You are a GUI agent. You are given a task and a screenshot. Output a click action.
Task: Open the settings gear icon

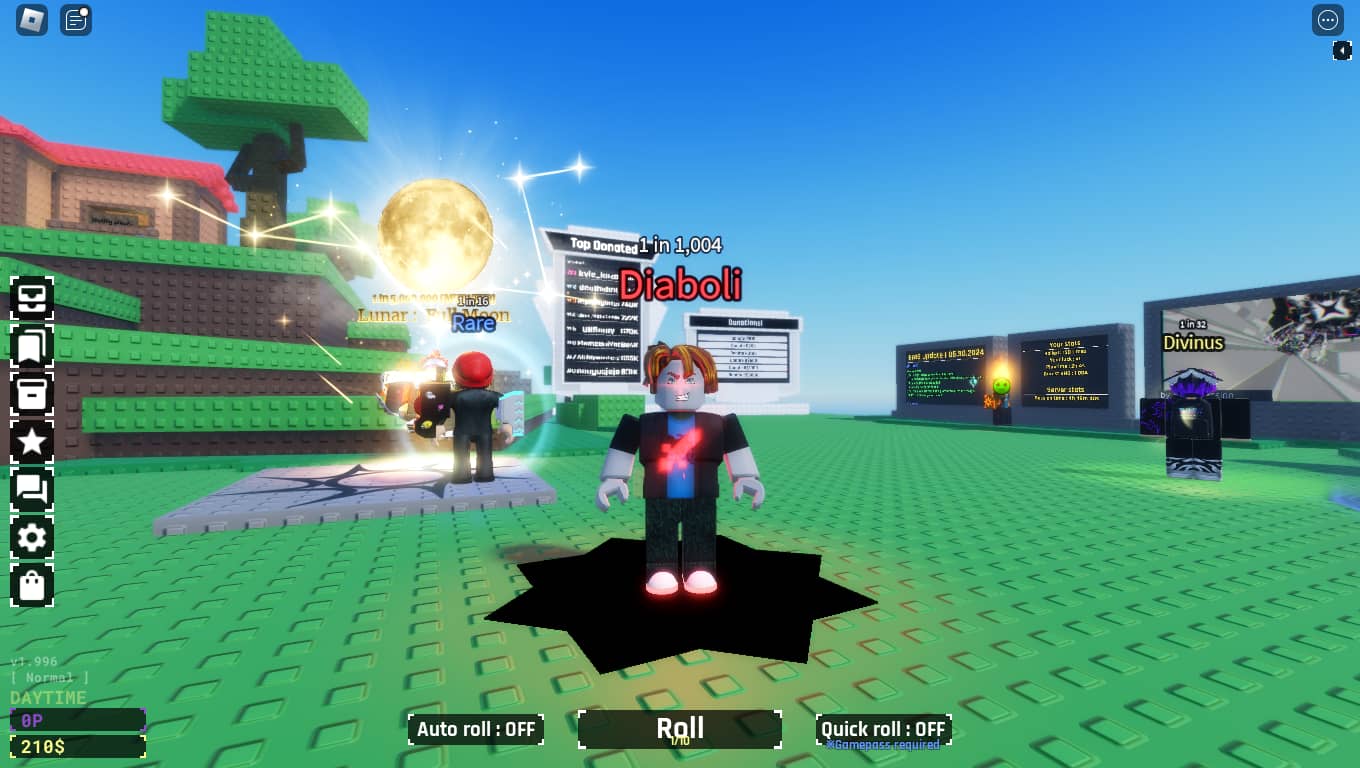pyautogui.click(x=32, y=538)
